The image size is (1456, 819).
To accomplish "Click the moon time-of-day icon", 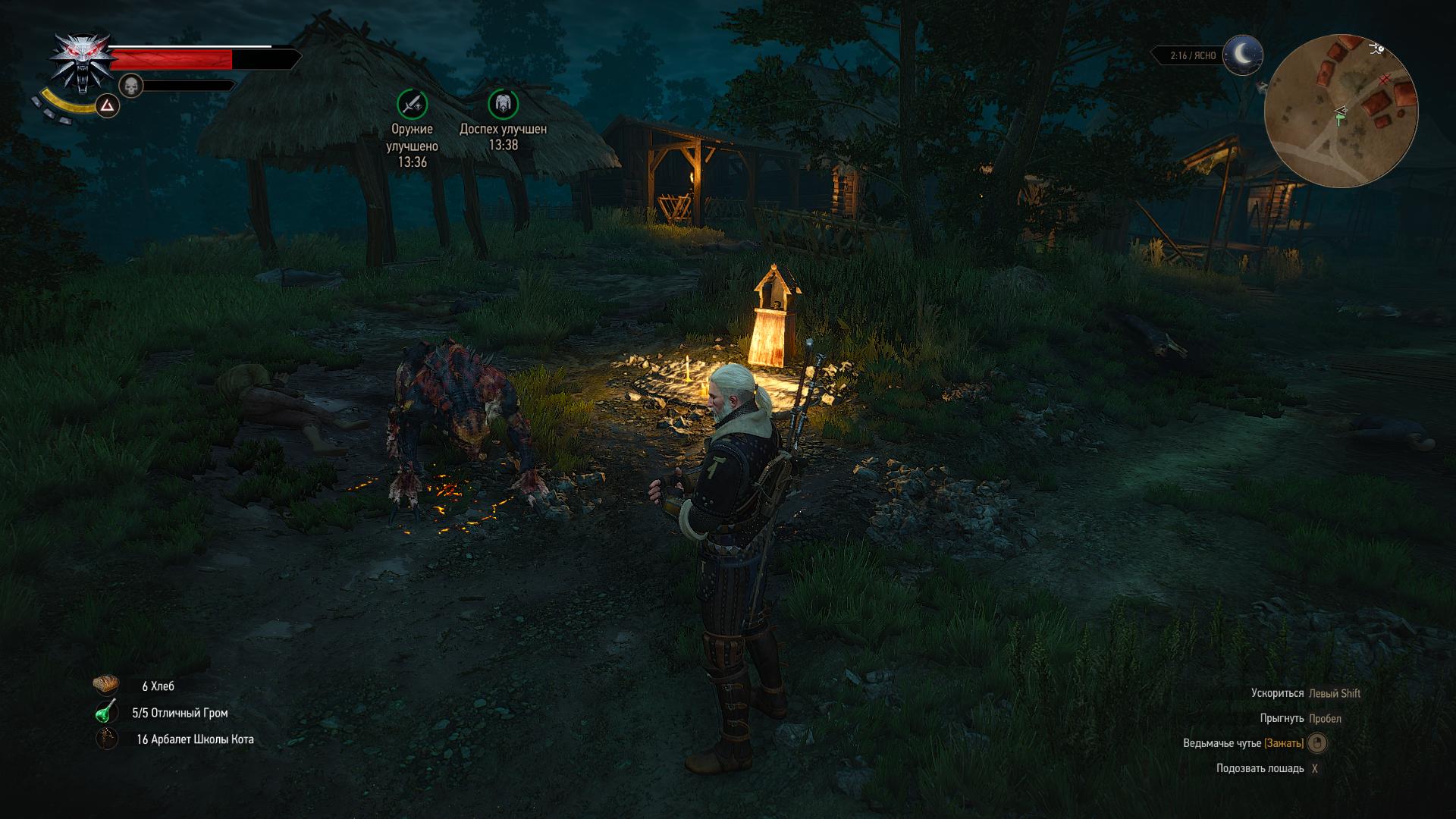I will point(1242,55).
